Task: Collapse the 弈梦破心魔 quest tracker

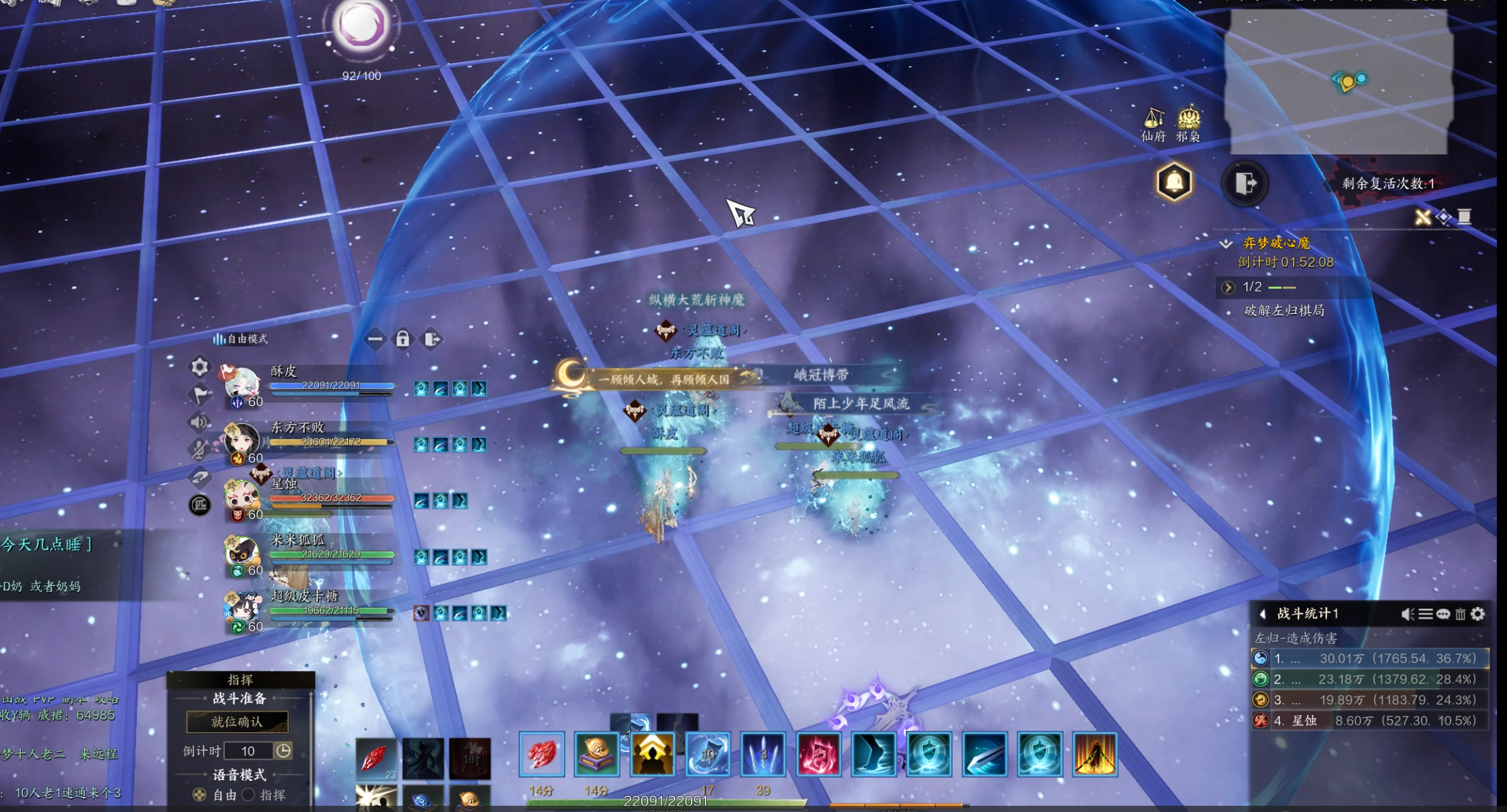Action: pyautogui.click(x=1226, y=243)
